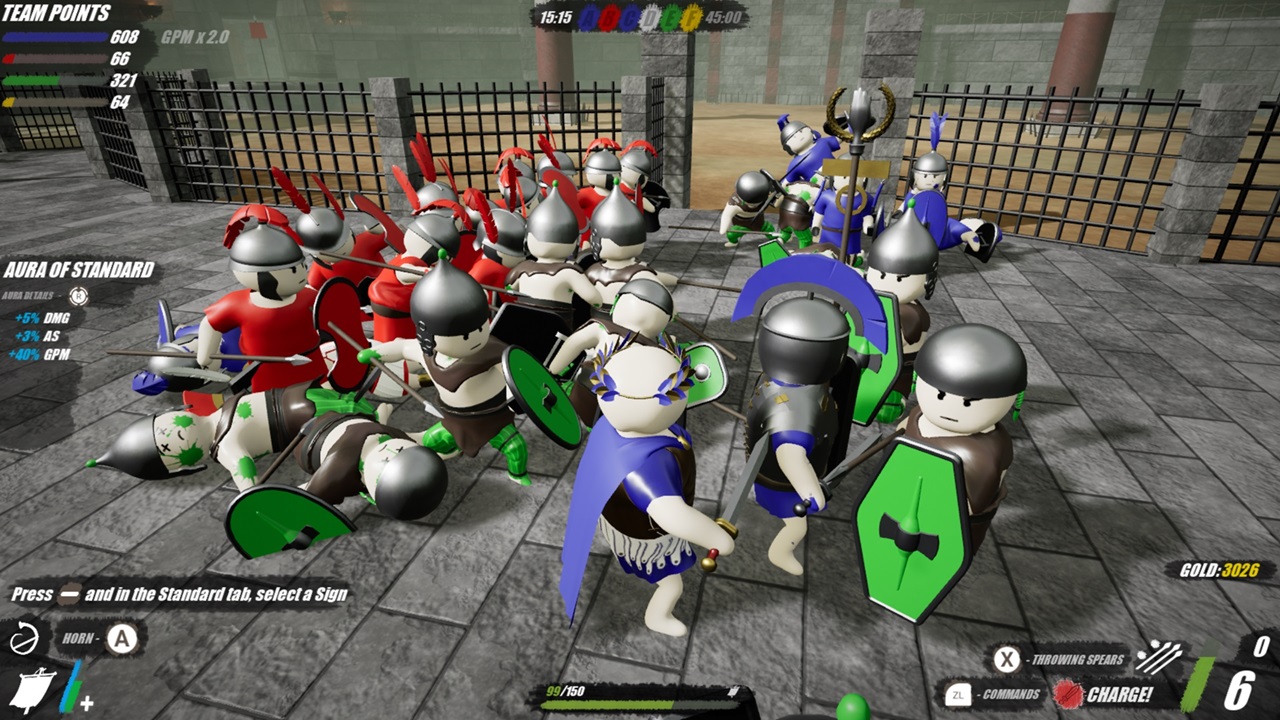Image resolution: width=1280 pixels, height=720 pixels.
Task: Expand the AURA OF STANDARD panel
Action: point(80,270)
